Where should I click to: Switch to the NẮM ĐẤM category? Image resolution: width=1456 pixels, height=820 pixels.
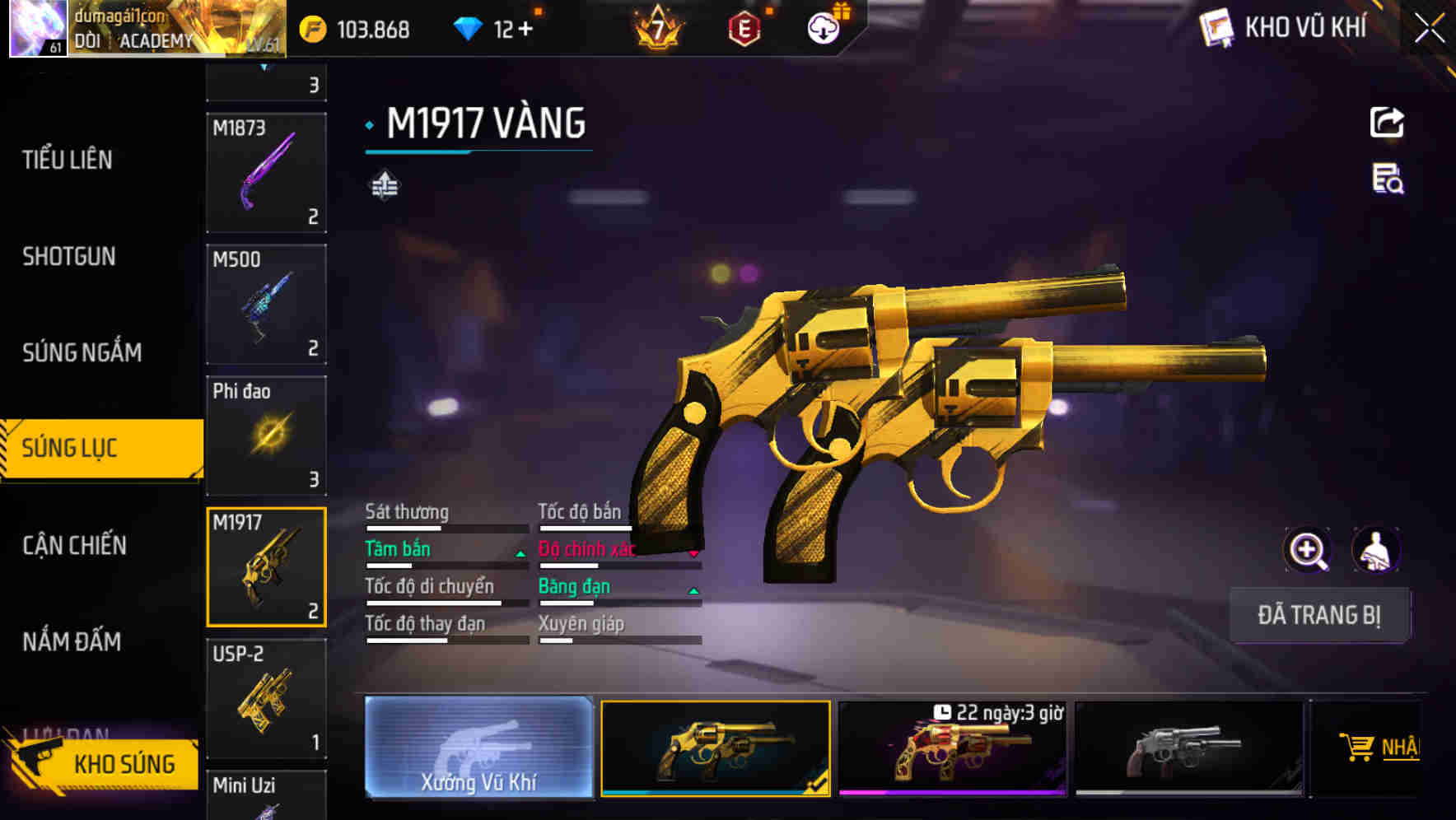[x=72, y=641]
